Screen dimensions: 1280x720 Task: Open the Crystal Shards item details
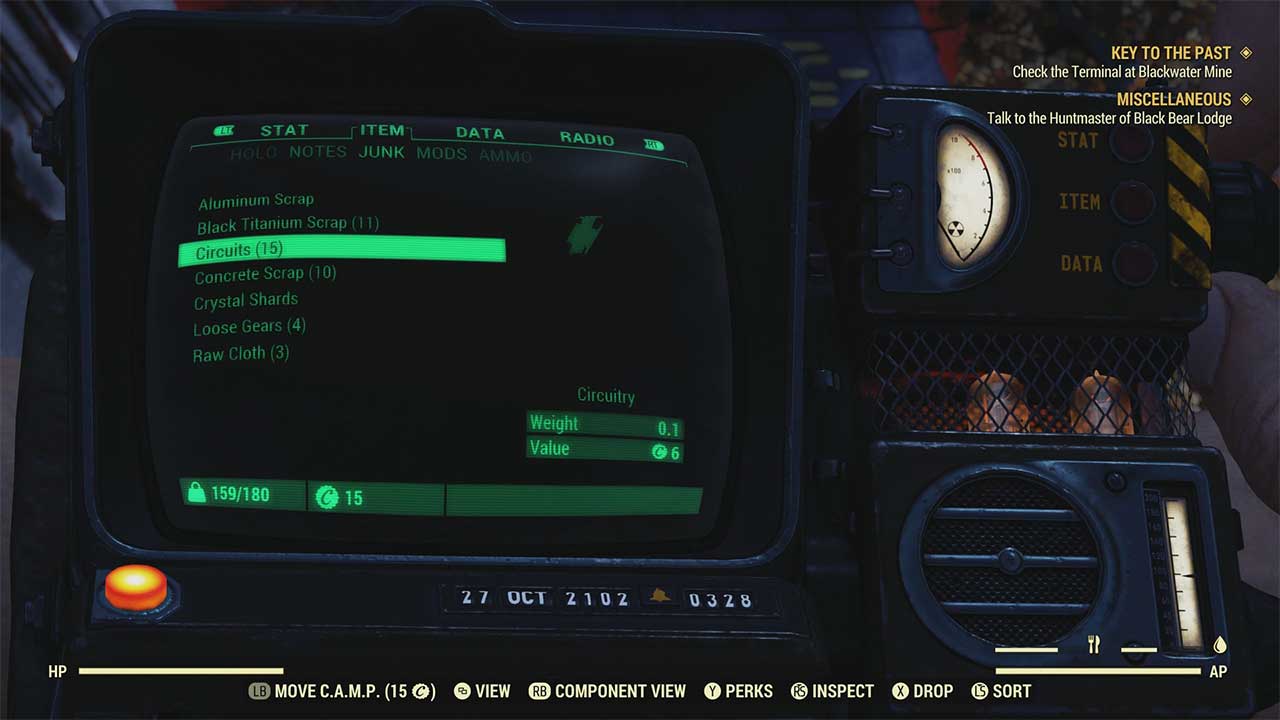pyautogui.click(x=245, y=299)
